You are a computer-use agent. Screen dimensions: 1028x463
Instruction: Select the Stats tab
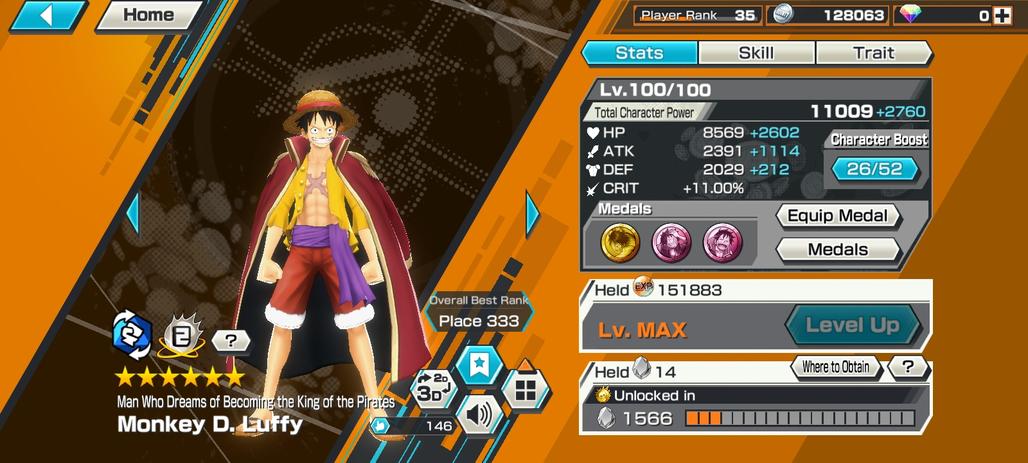tap(639, 53)
